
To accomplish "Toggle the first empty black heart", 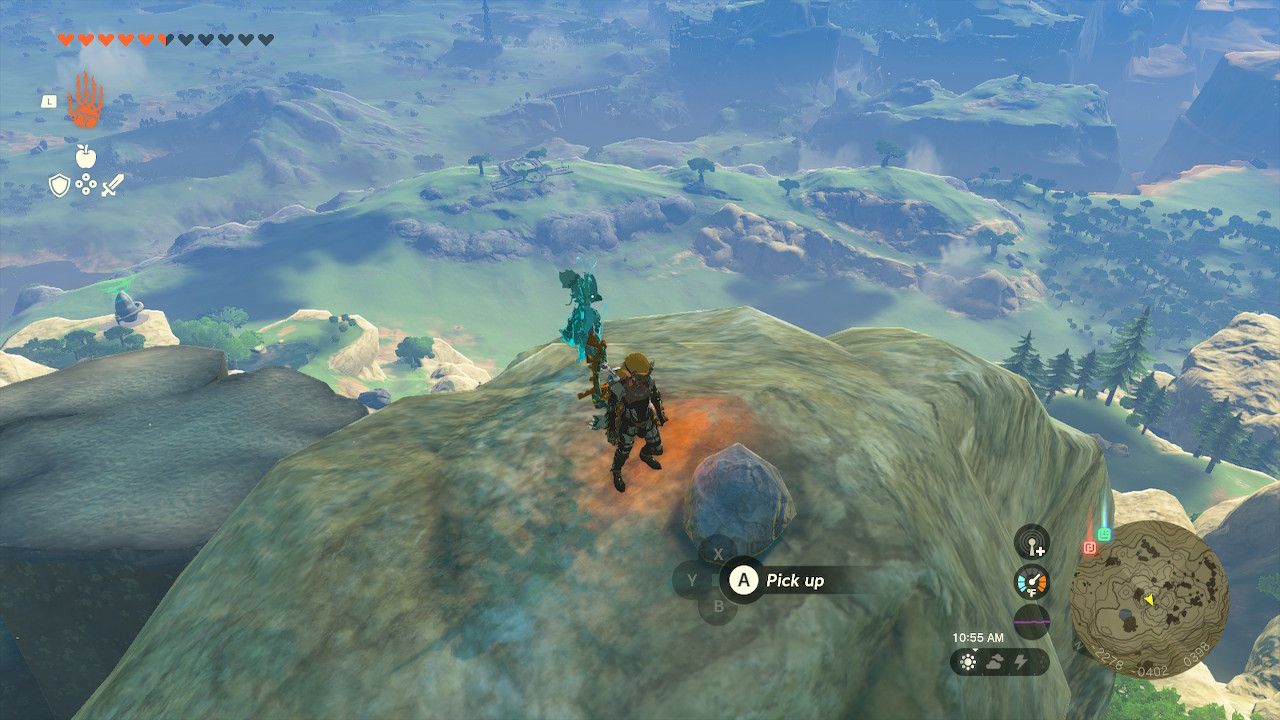I will pyautogui.click(x=186, y=39).
